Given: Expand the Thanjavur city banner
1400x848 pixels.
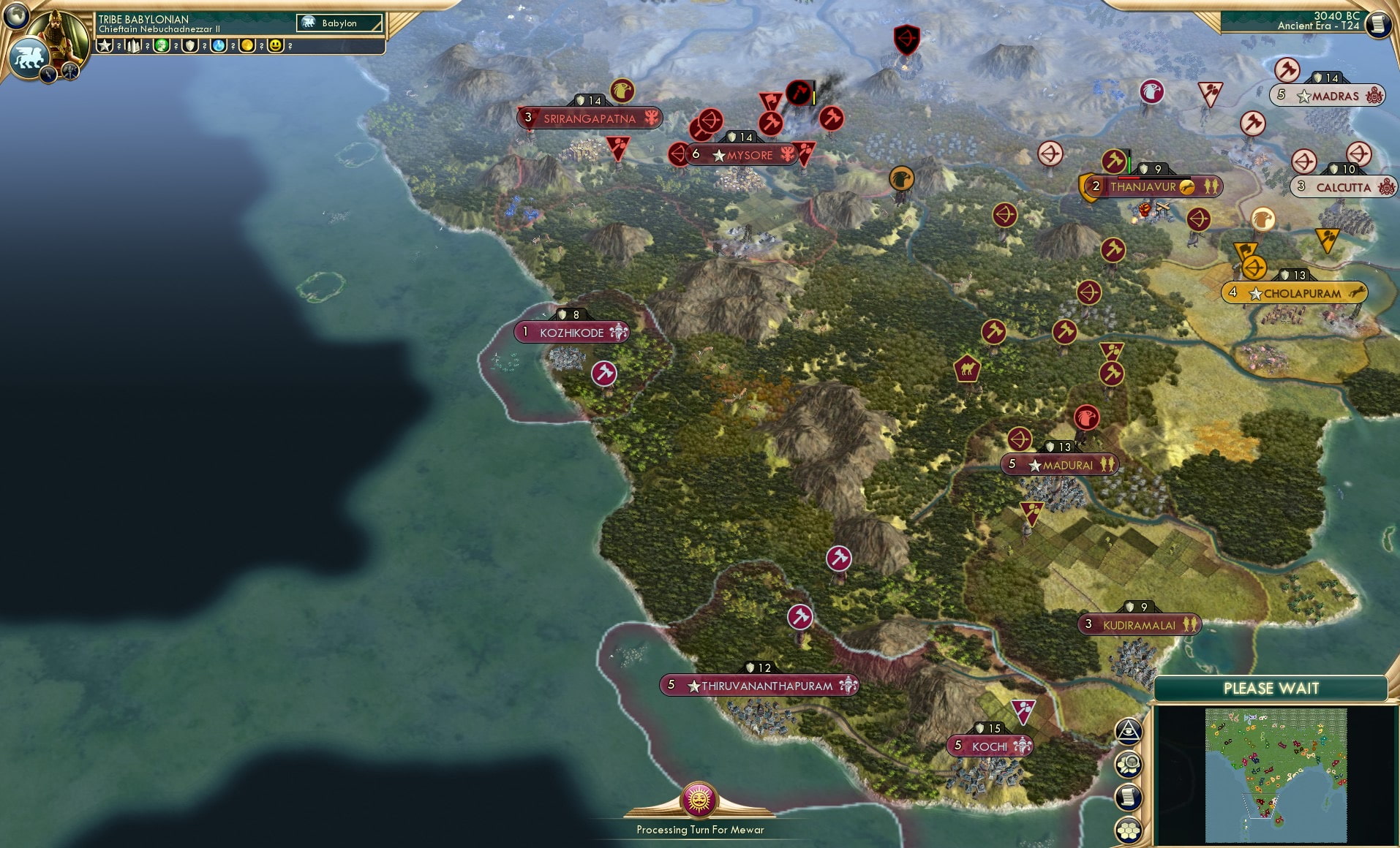Looking at the screenshot, I should (x=1157, y=186).
